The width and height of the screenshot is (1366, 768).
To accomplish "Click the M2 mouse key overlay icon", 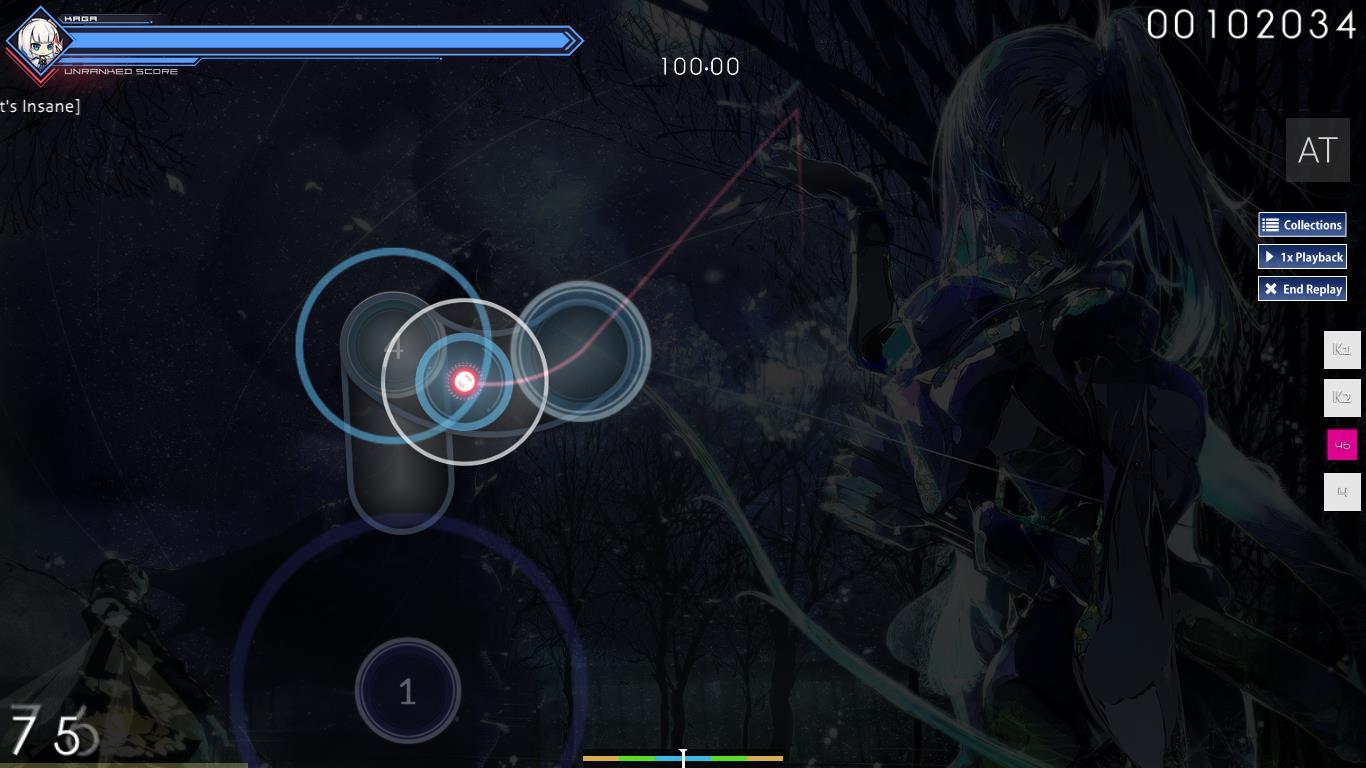I will (1341, 491).
